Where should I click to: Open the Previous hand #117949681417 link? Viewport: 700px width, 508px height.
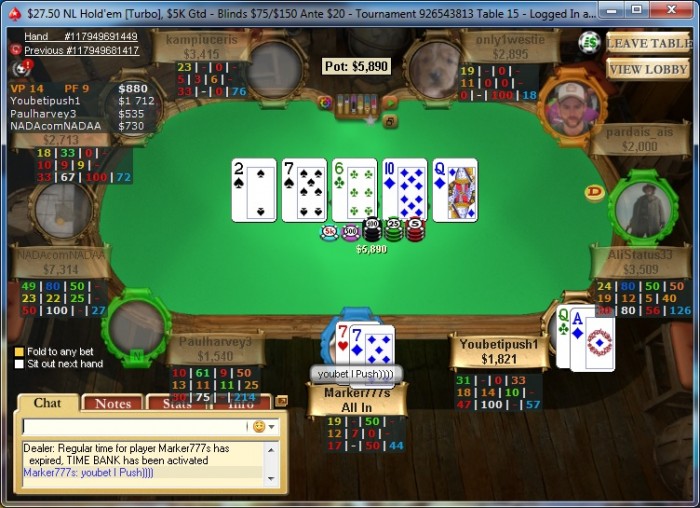[81, 50]
